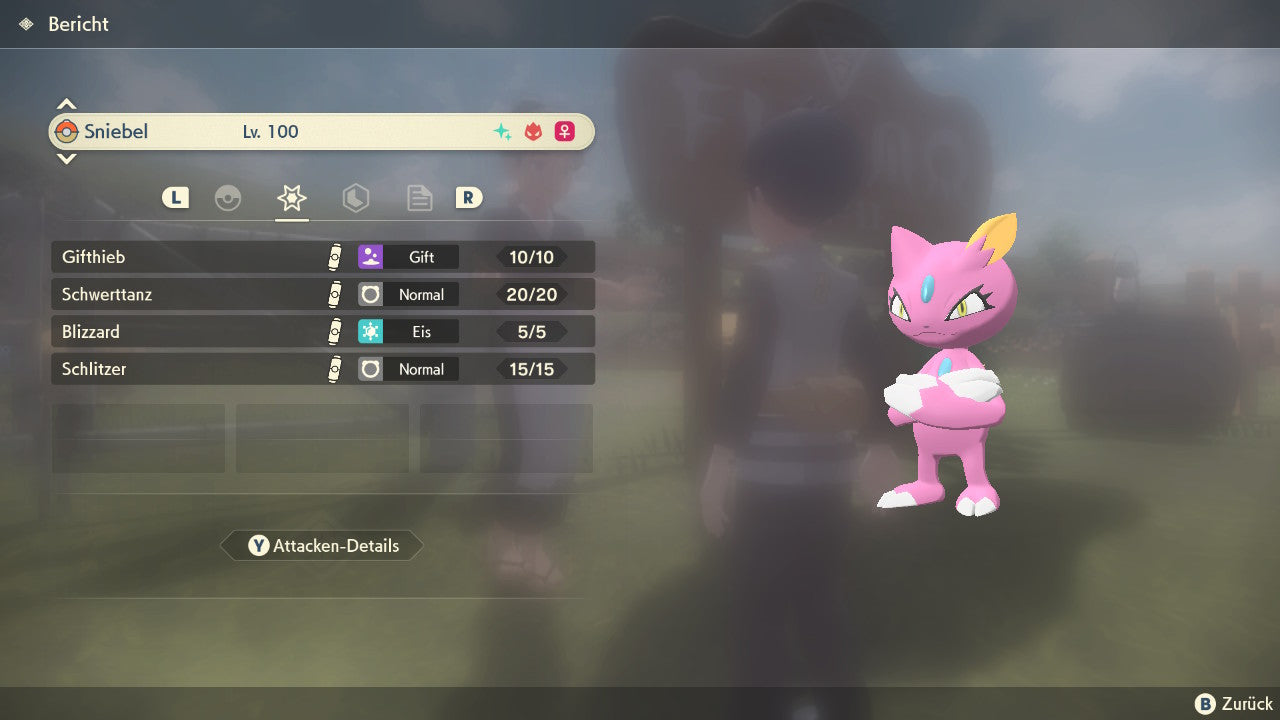Click the up arrow above Sniebel's name
Screen dimensions: 1280x720
[x=66, y=104]
